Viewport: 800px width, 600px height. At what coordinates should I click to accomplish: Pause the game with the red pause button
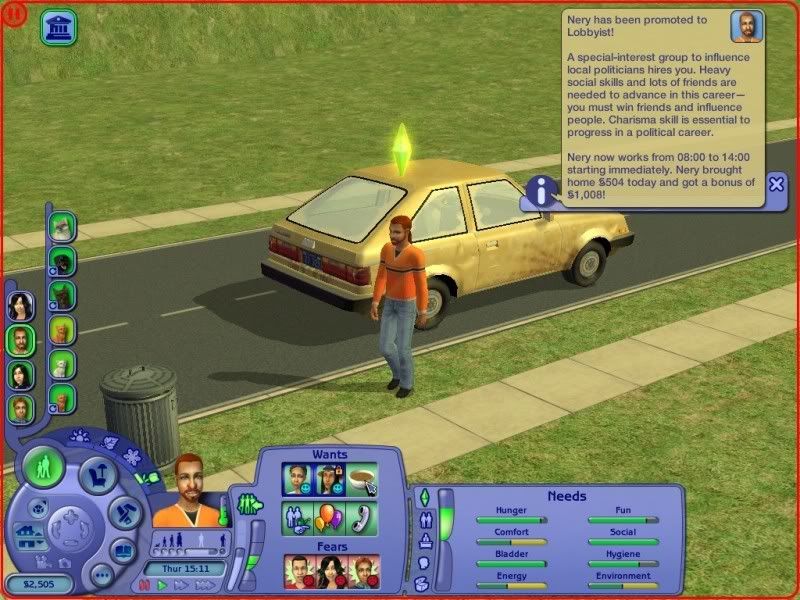143,584
